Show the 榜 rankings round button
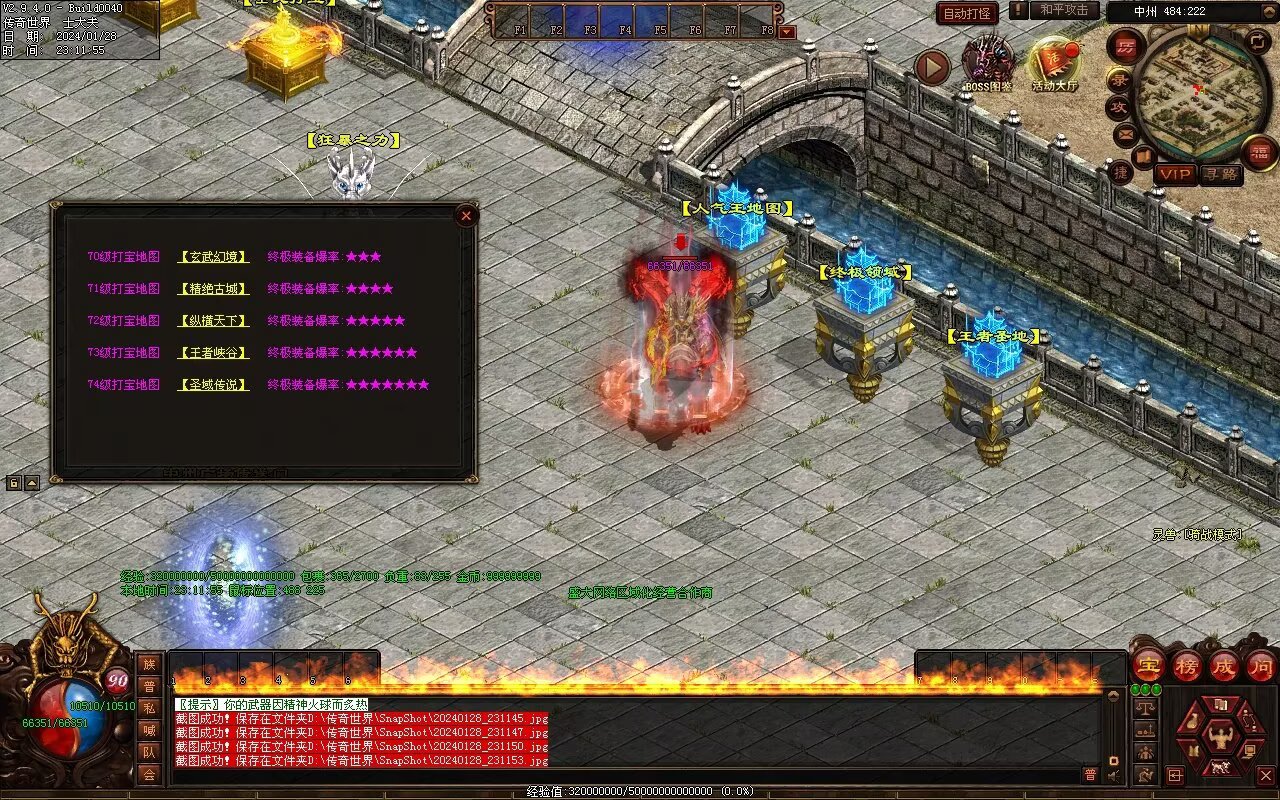Screen dimensions: 1280x800 [x=1186, y=665]
